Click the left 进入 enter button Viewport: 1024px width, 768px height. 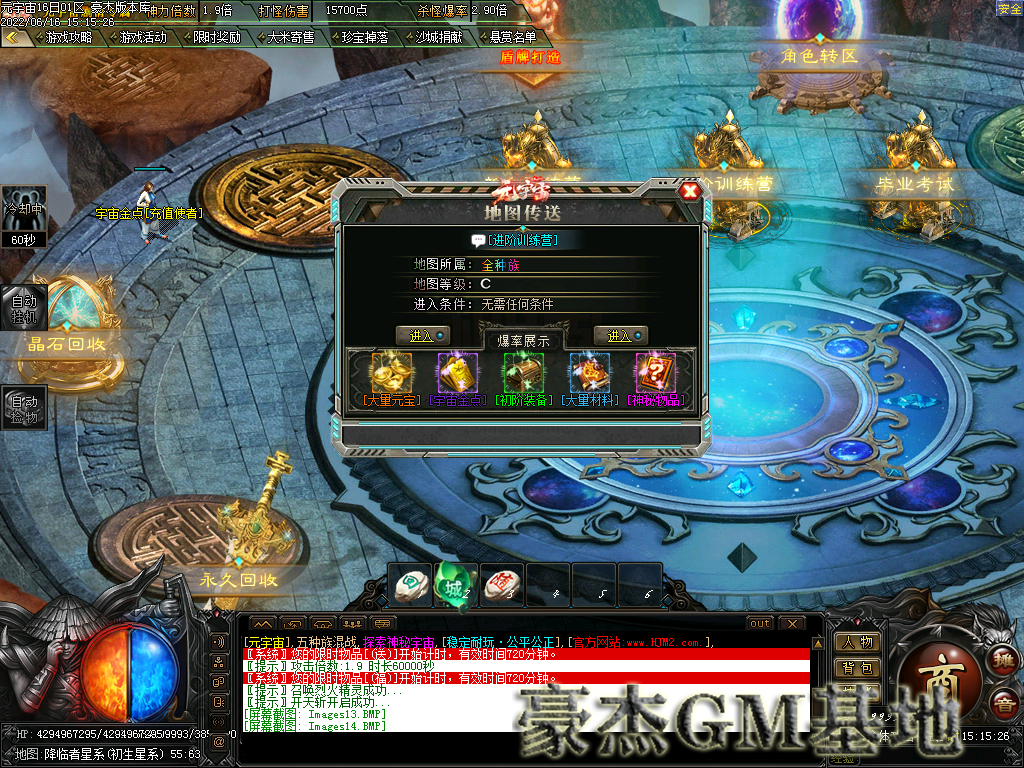tap(422, 336)
